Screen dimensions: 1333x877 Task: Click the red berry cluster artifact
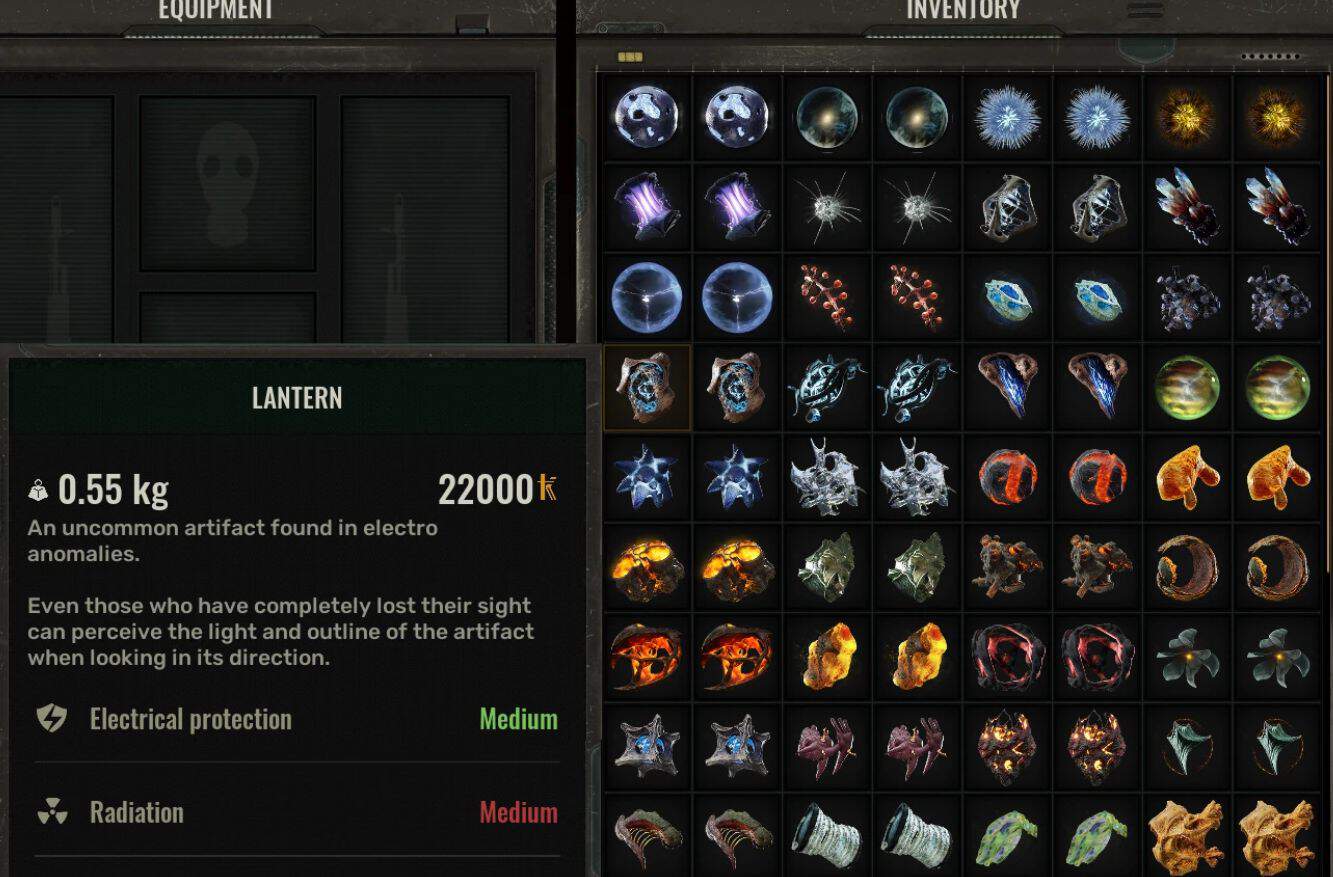tap(827, 297)
